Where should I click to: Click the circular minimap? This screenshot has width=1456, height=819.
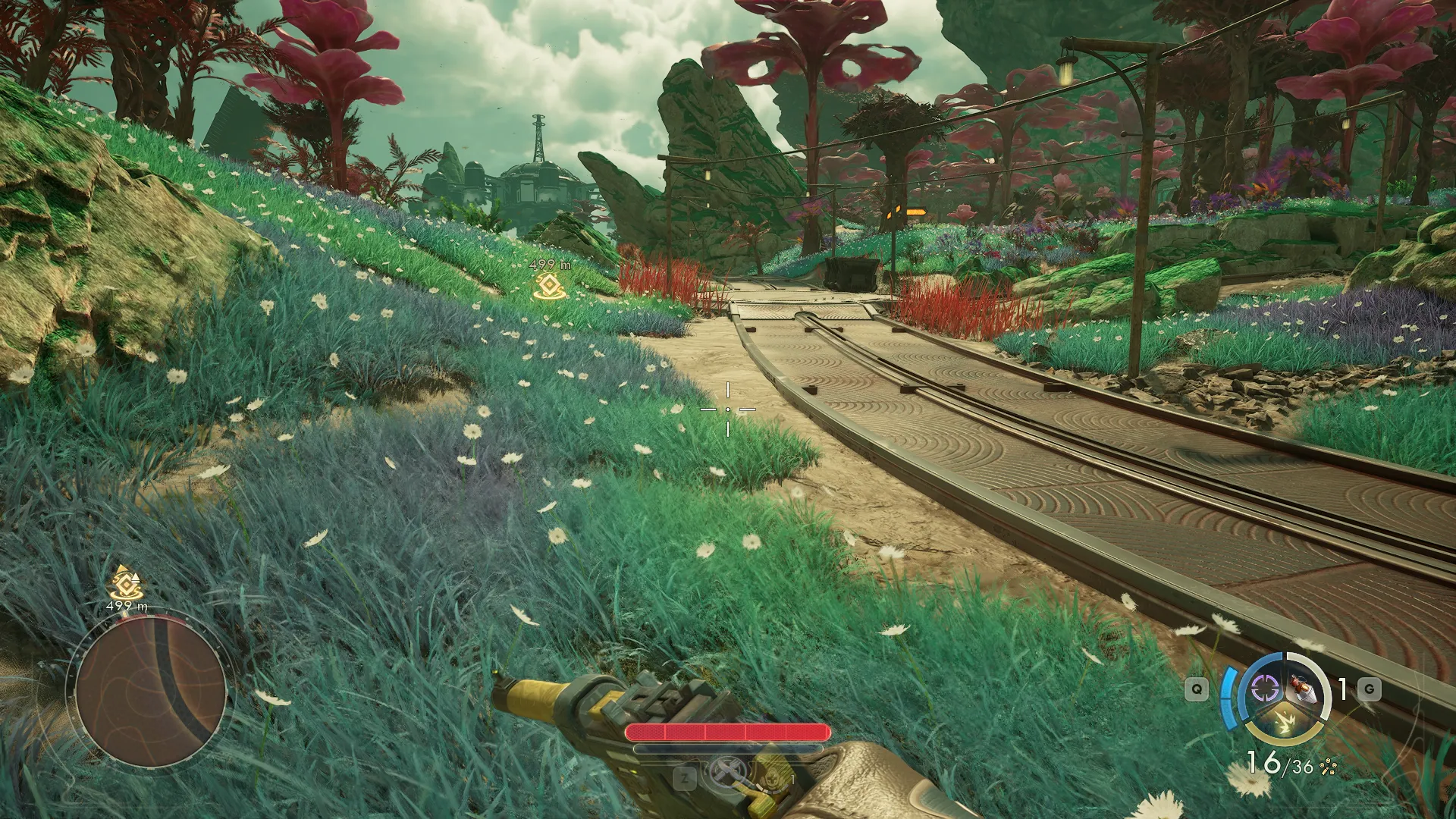[x=149, y=692]
